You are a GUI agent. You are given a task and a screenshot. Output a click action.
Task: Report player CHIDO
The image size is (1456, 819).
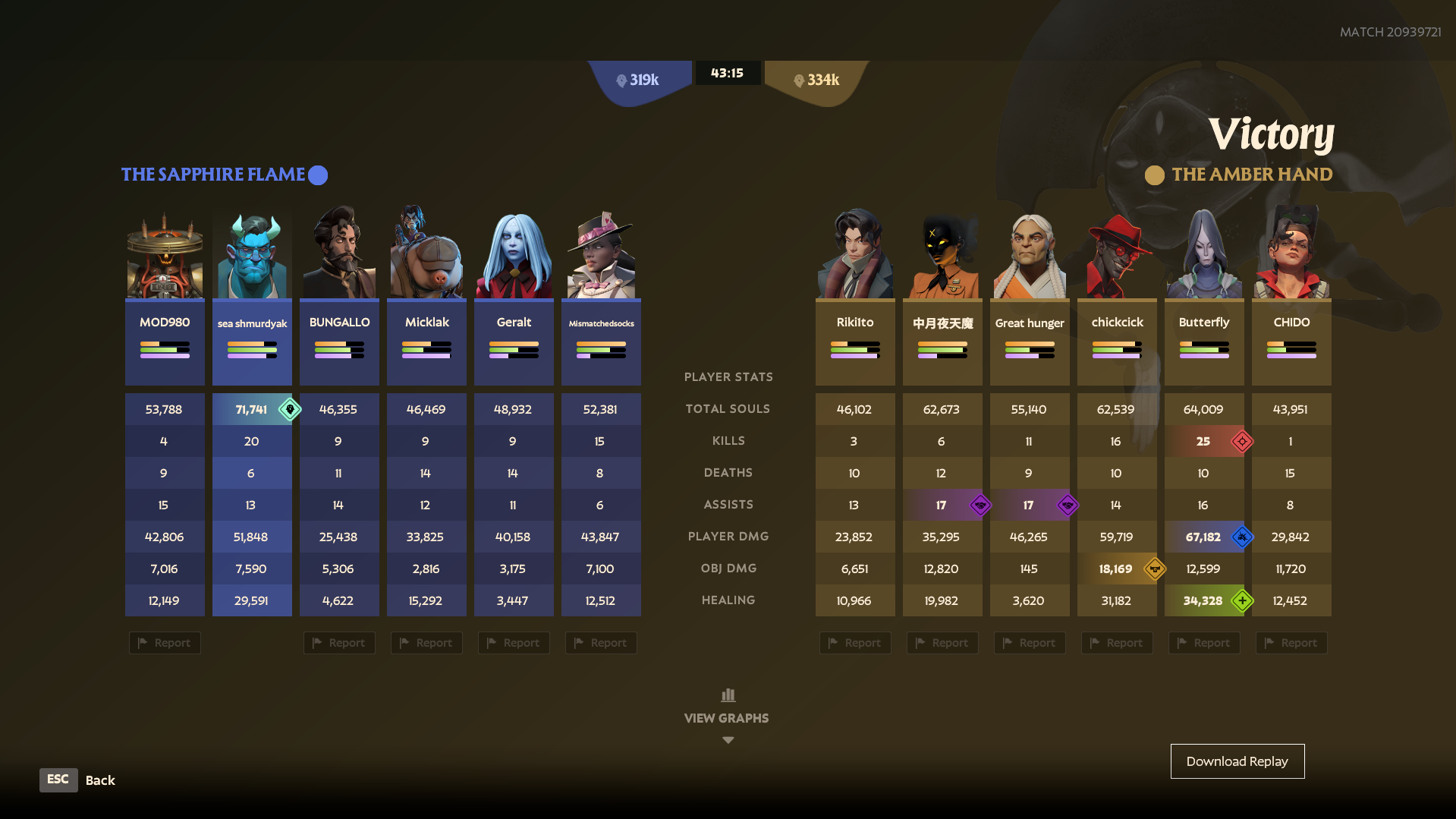tap(1291, 643)
